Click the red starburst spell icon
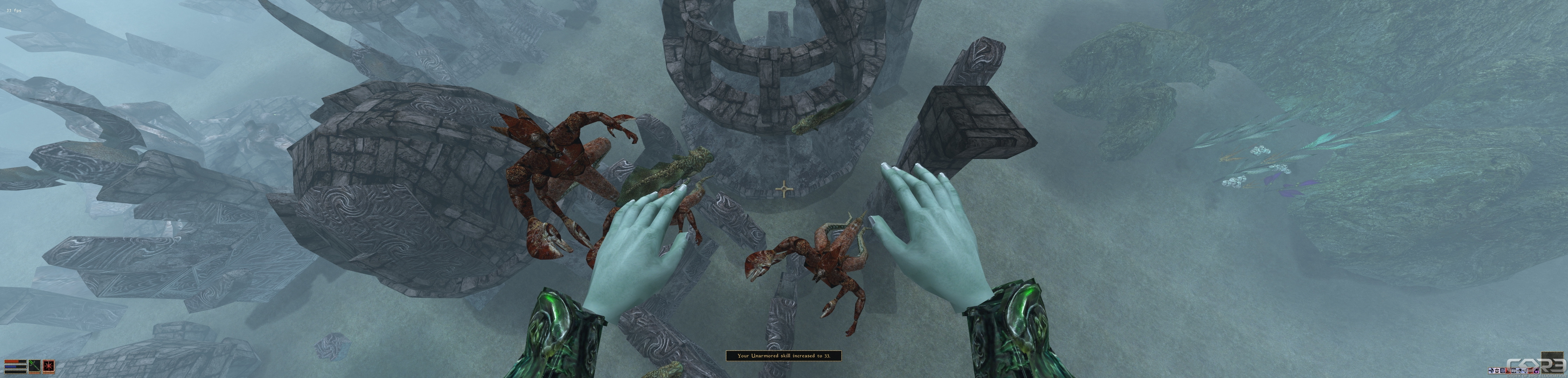This screenshot has width=1568, height=378. [49, 366]
